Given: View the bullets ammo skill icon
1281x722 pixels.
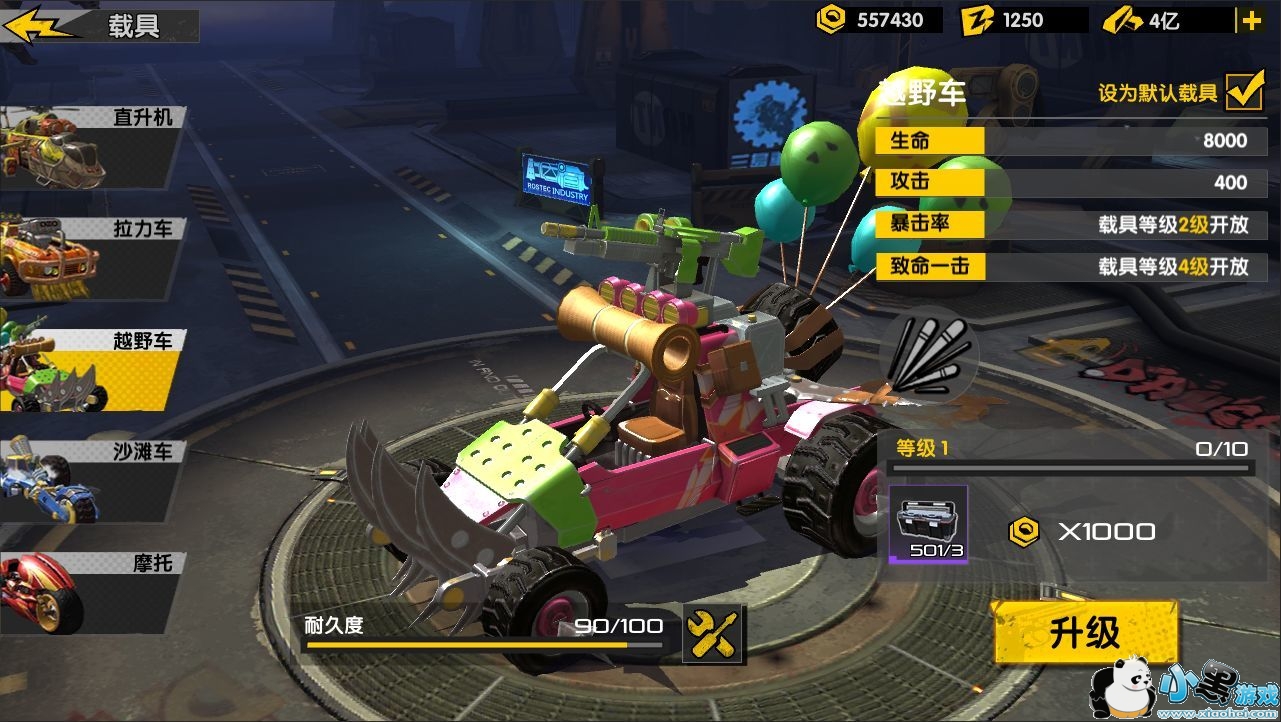Looking at the screenshot, I should click(x=924, y=356).
